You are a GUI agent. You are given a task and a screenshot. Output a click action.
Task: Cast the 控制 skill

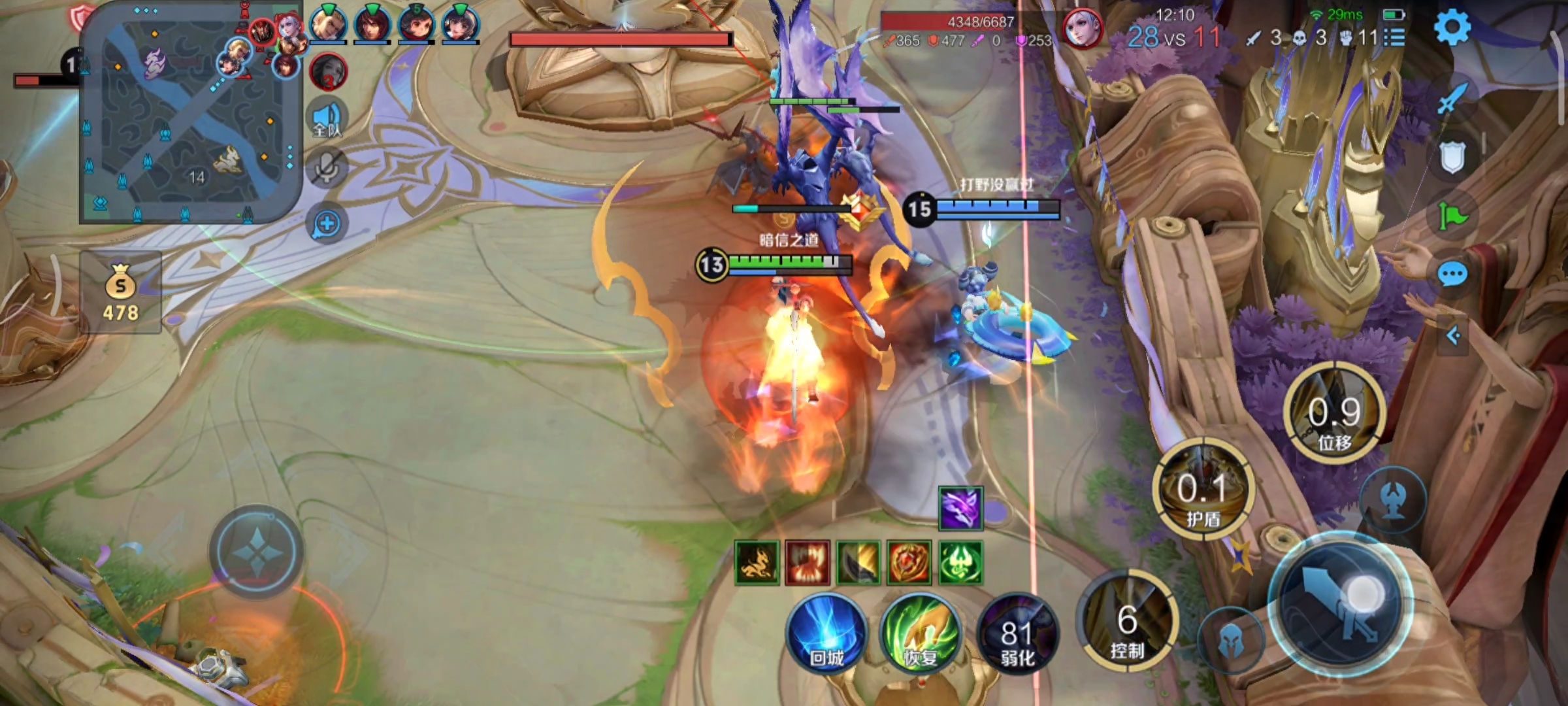point(1127,621)
